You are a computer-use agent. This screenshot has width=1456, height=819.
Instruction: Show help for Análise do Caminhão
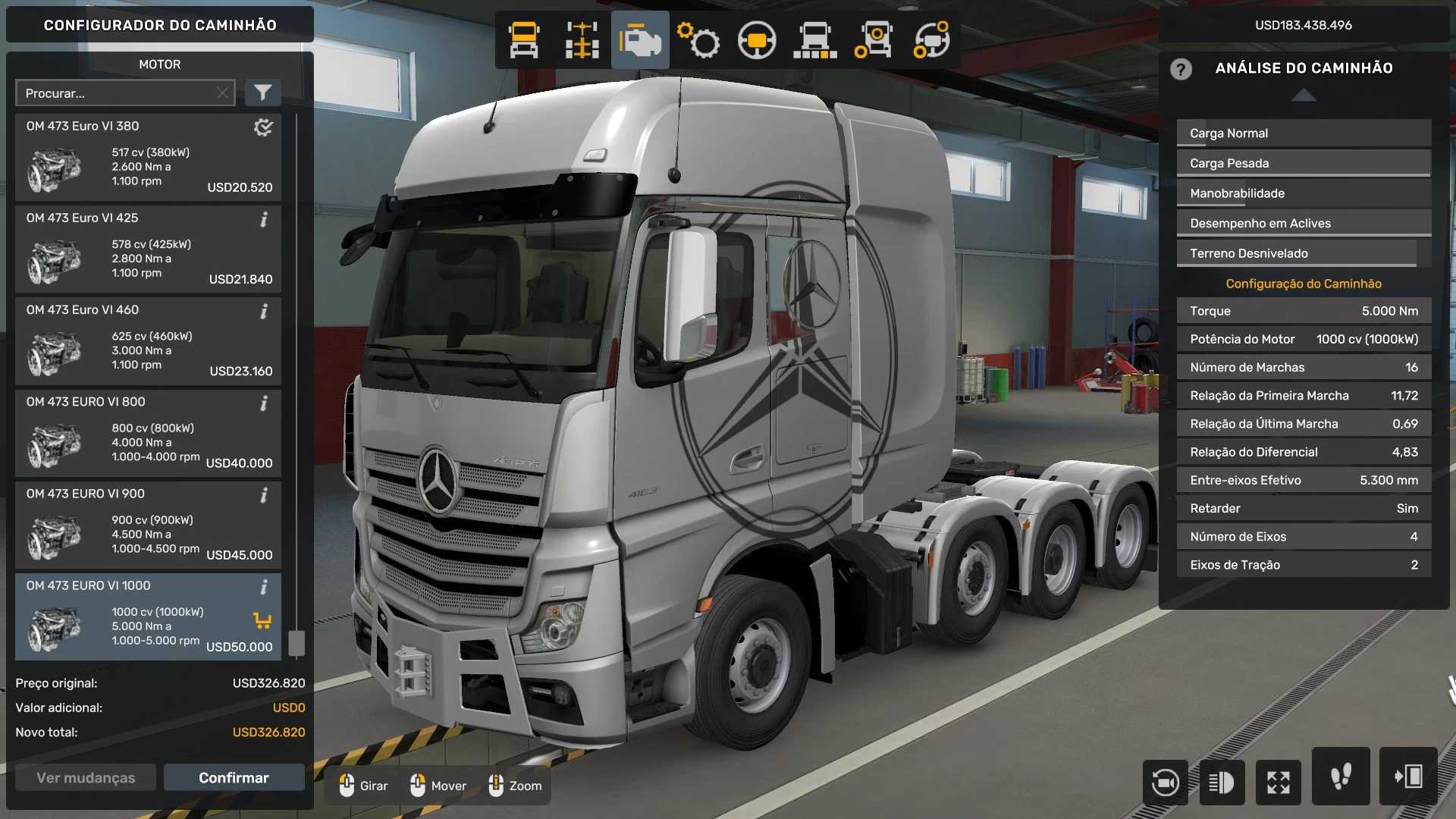(1180, 69)
